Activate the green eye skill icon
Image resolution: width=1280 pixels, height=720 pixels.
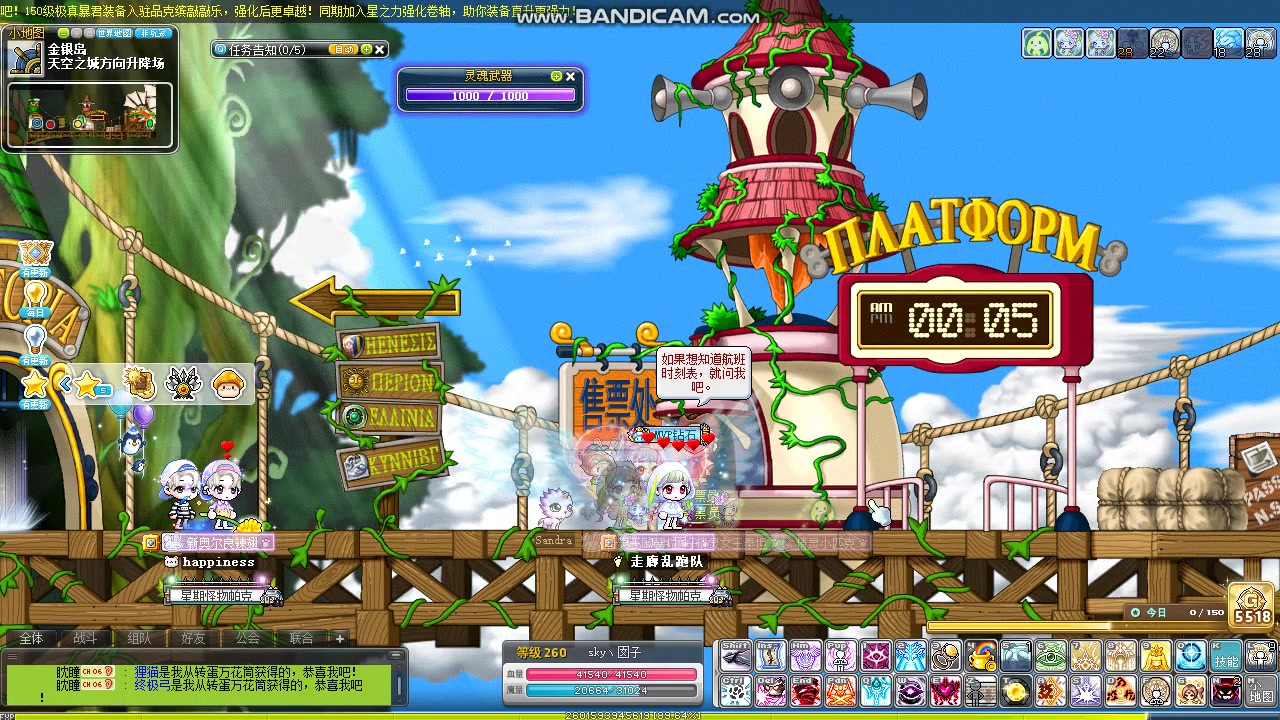pos(1050,656)
